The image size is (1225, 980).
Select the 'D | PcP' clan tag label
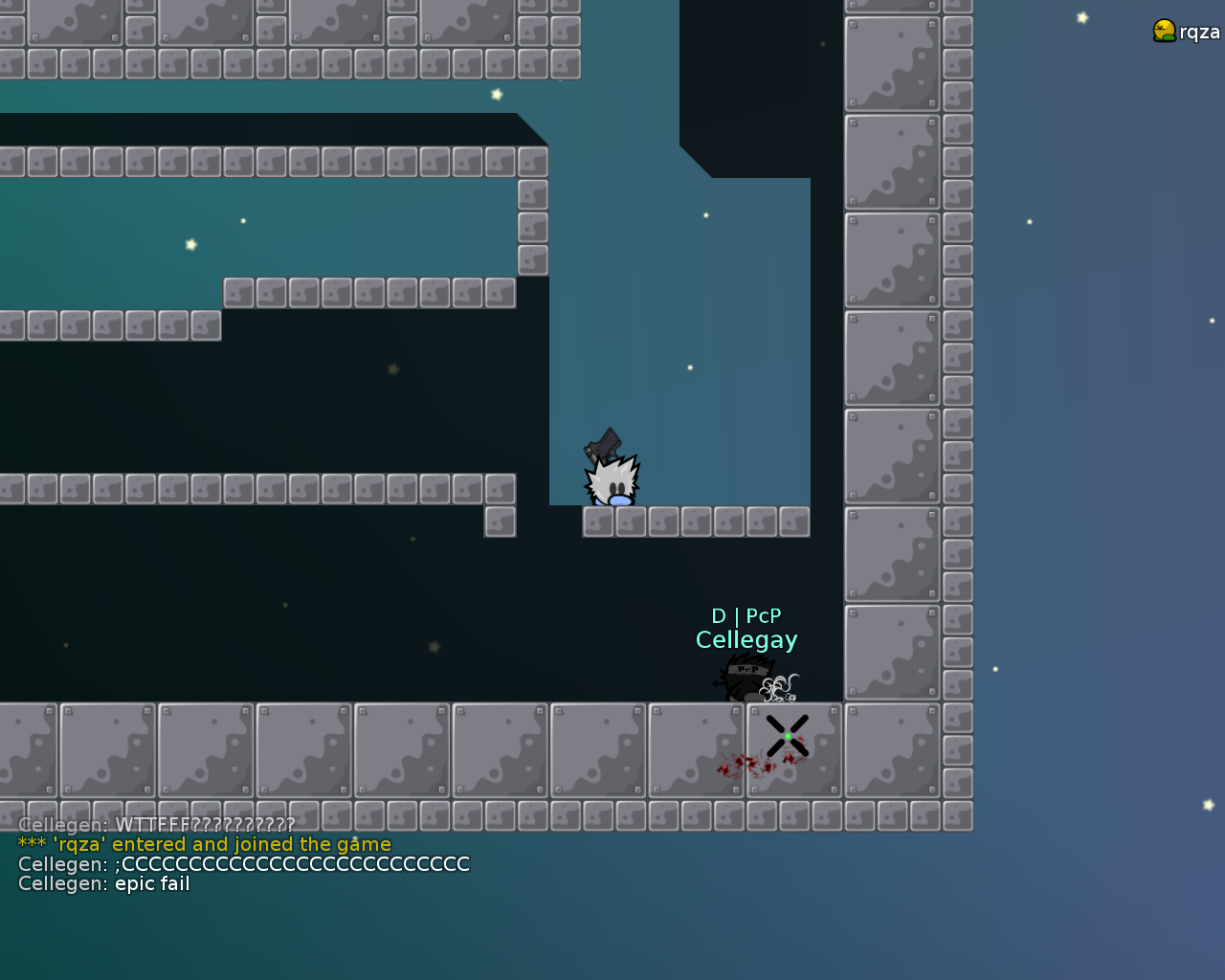[746, 616]
